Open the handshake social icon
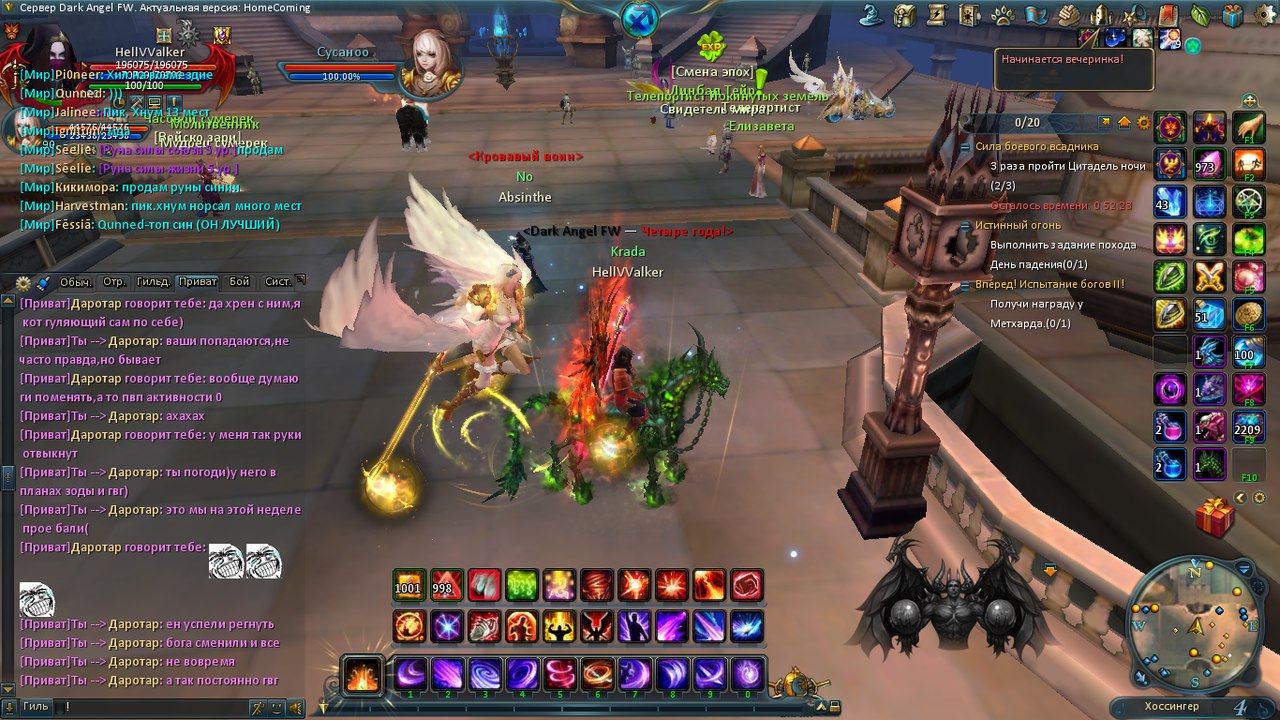Viewport: 1280px width, 720px height. pos(1068,15)
